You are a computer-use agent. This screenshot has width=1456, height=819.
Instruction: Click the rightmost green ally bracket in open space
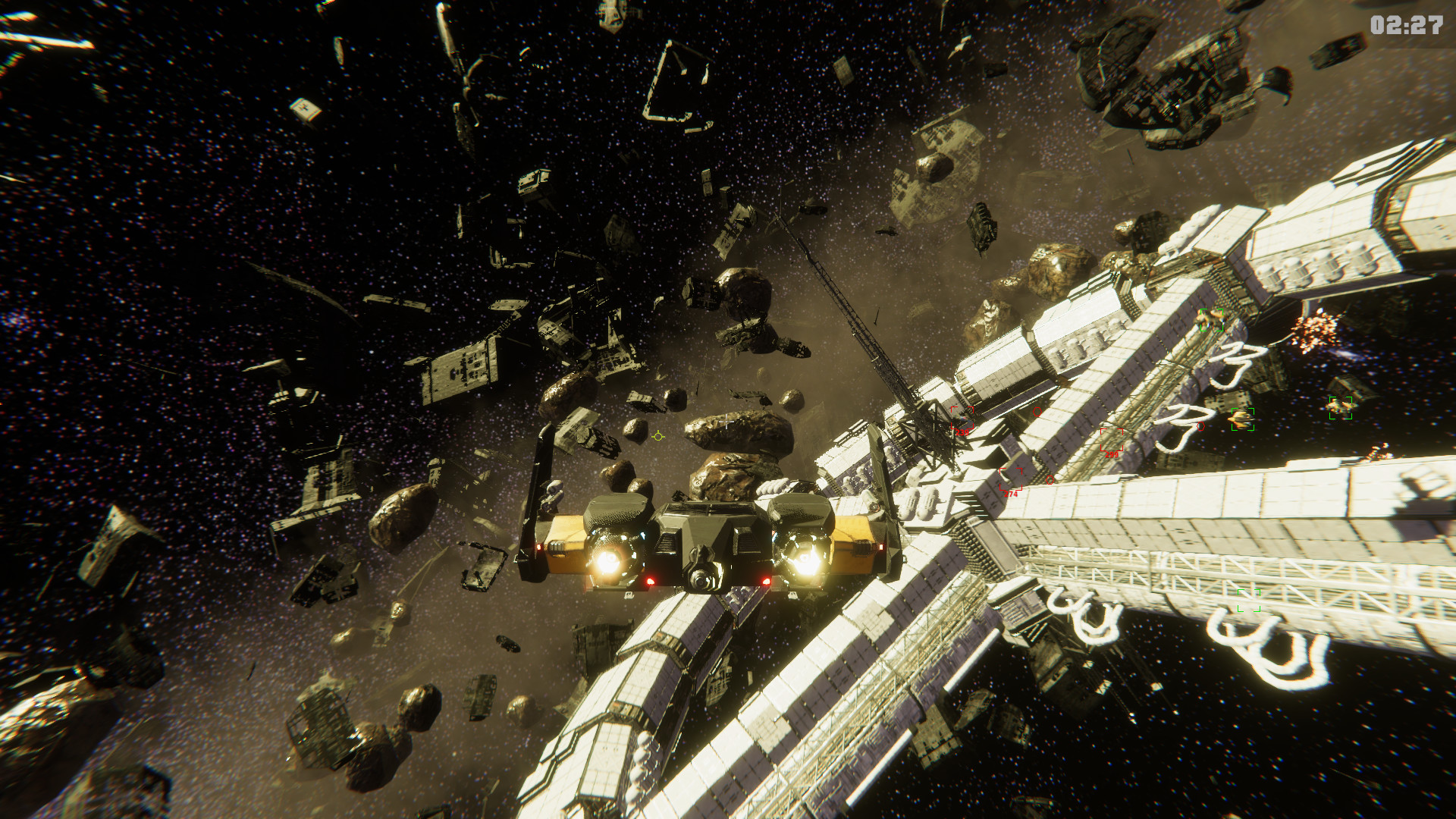pyautogui.click(x=1340, y=407)
